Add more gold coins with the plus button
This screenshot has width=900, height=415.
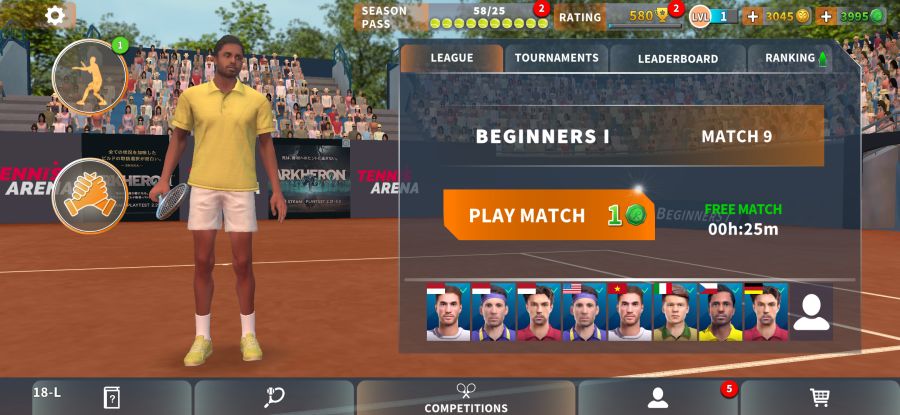click(x=752, y=16)
